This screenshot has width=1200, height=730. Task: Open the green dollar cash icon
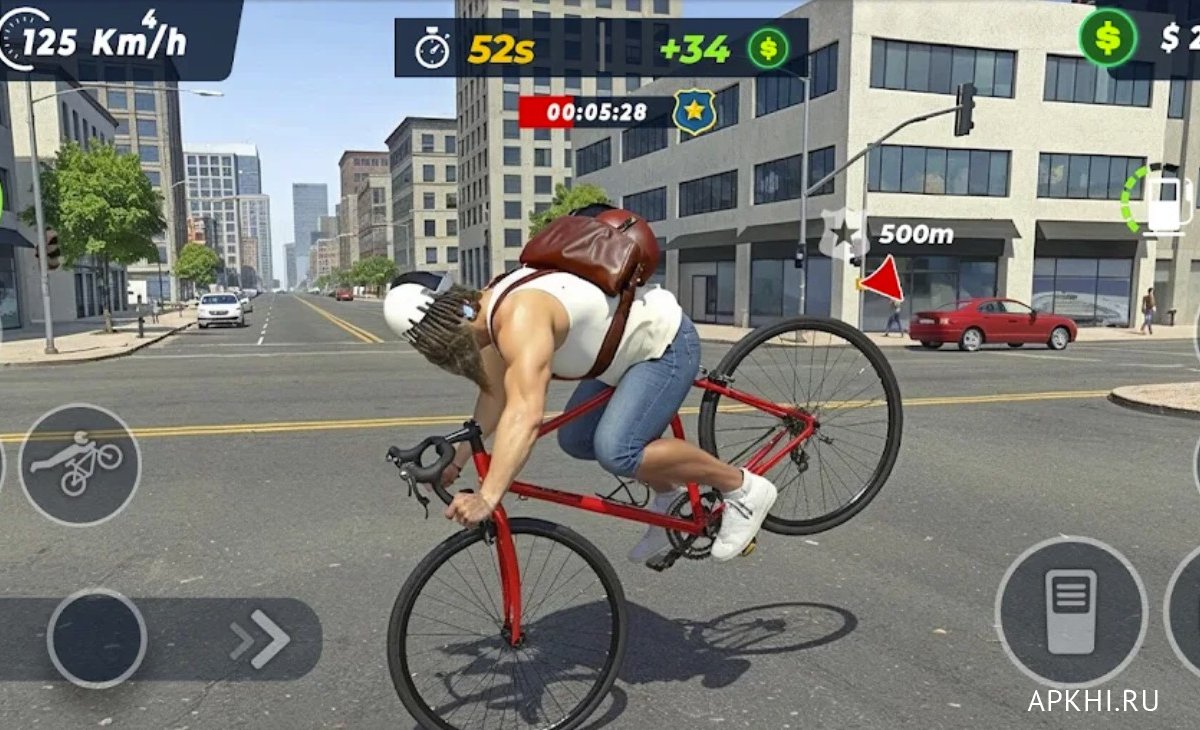click(x=1107, y=37)
